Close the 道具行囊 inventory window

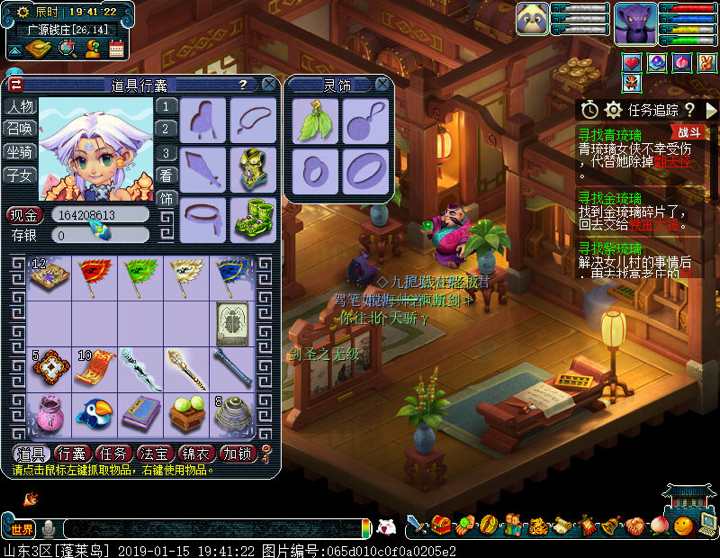pos(269,85)
